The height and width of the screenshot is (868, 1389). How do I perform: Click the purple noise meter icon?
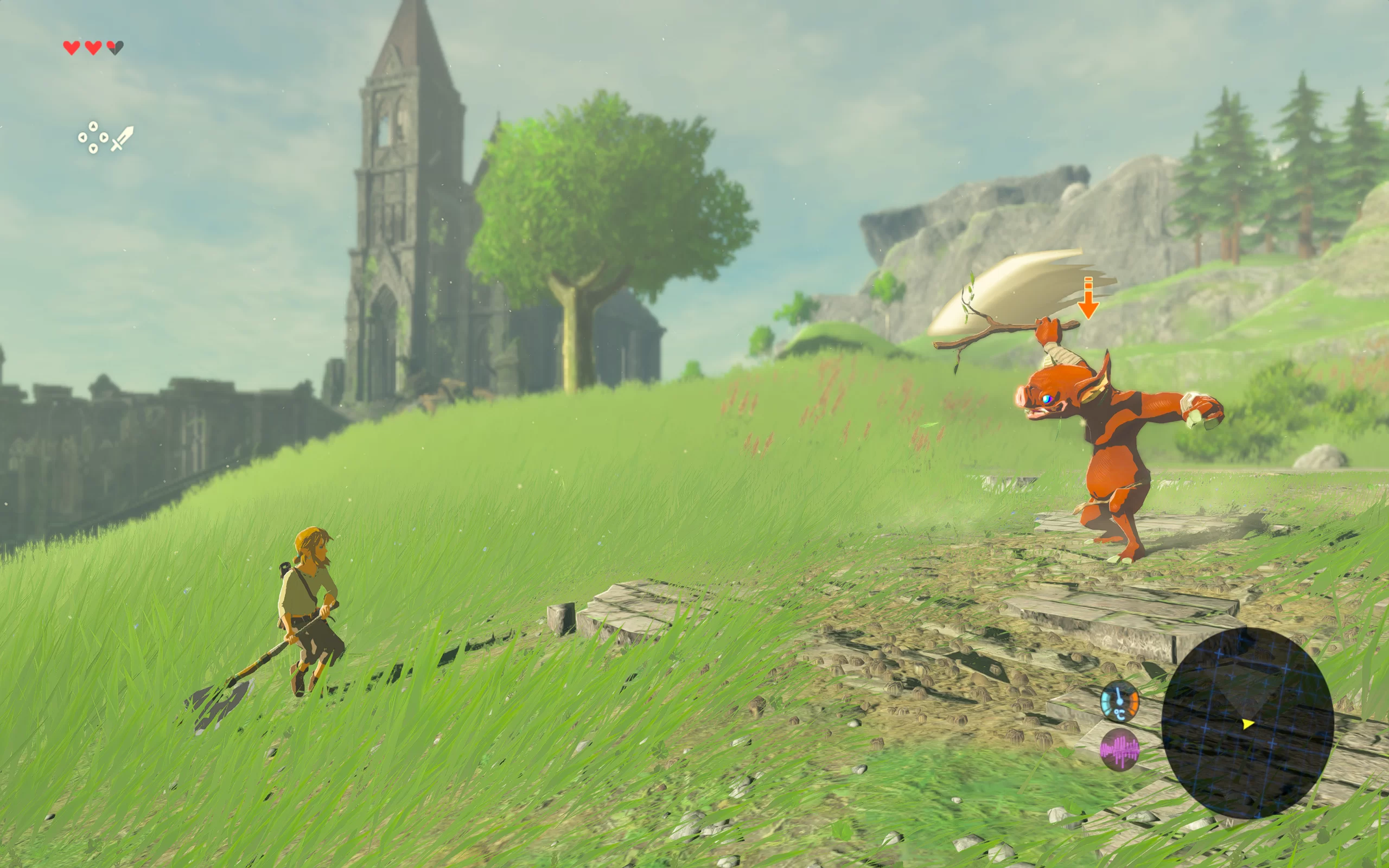(1119, 749)
